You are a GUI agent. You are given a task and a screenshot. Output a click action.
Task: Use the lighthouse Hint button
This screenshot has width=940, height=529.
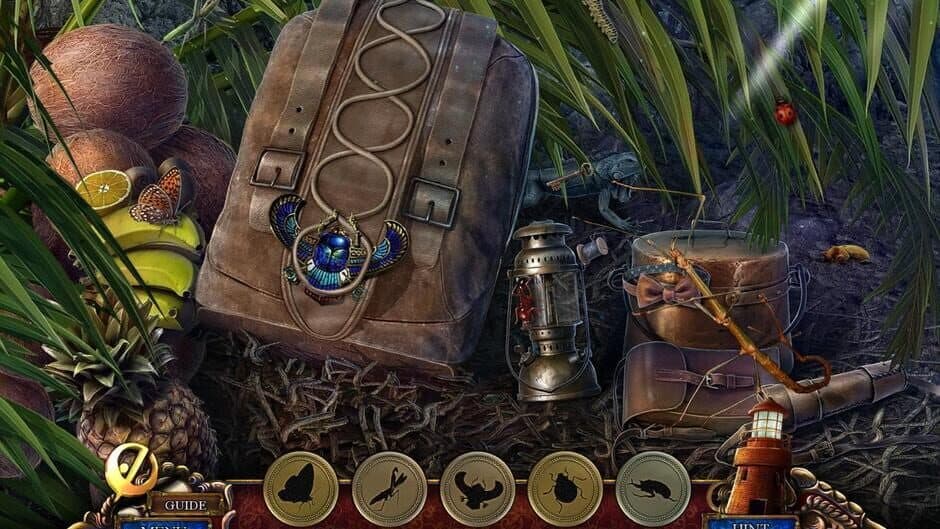pos(750,521)
